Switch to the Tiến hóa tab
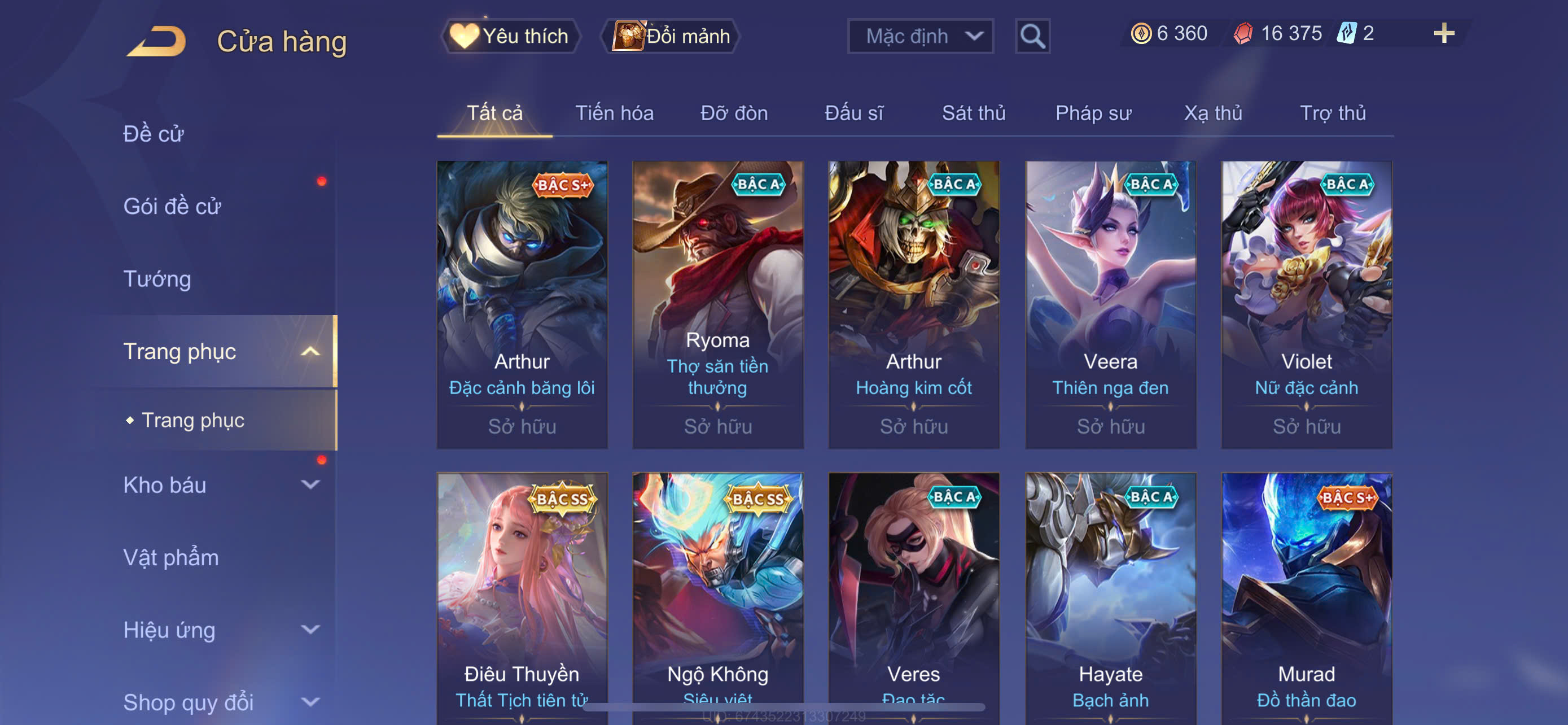The height and width of the screenshot is (725, 1568). tap(614, 113)
